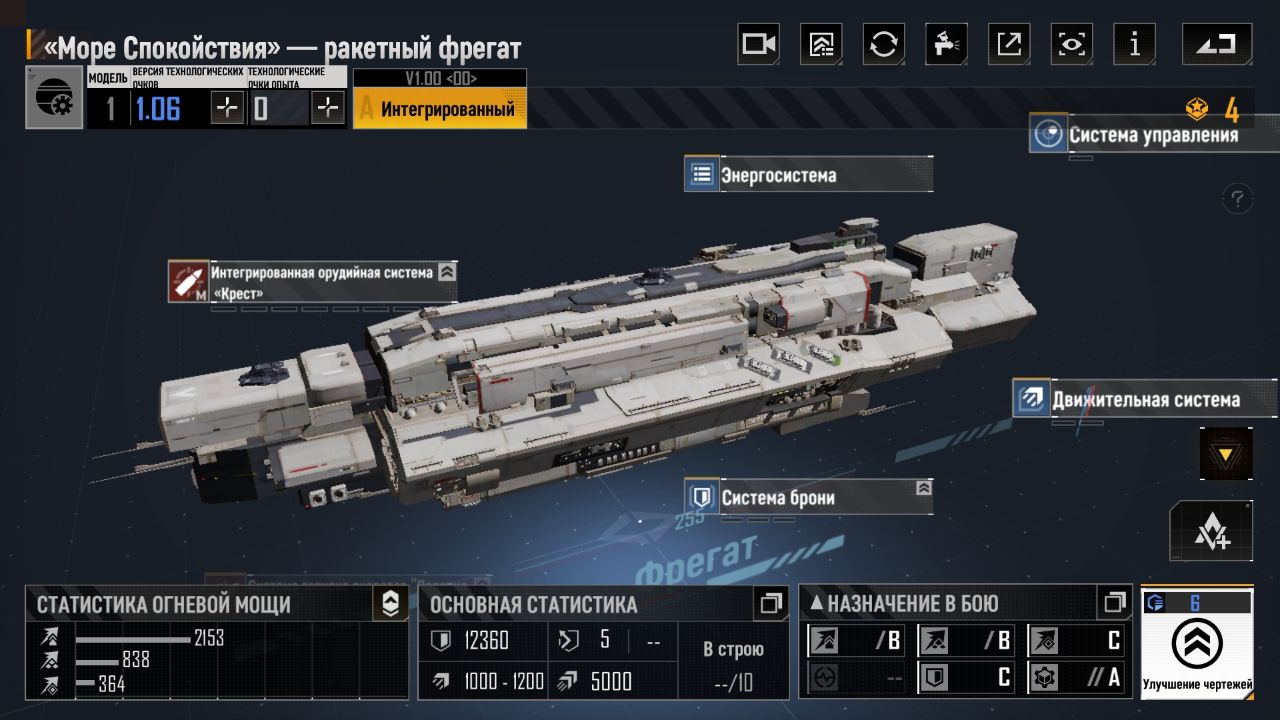Image resolution: width=1280 pixels, height=720 pixels.
Task: Expand the Основная статистика panel
Action: click(770, 603)
